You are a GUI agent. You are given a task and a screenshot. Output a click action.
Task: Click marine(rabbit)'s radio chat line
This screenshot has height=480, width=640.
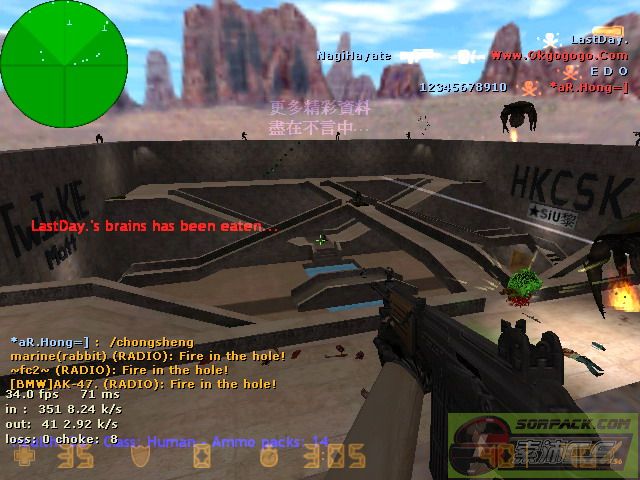(x=148, y=356)
